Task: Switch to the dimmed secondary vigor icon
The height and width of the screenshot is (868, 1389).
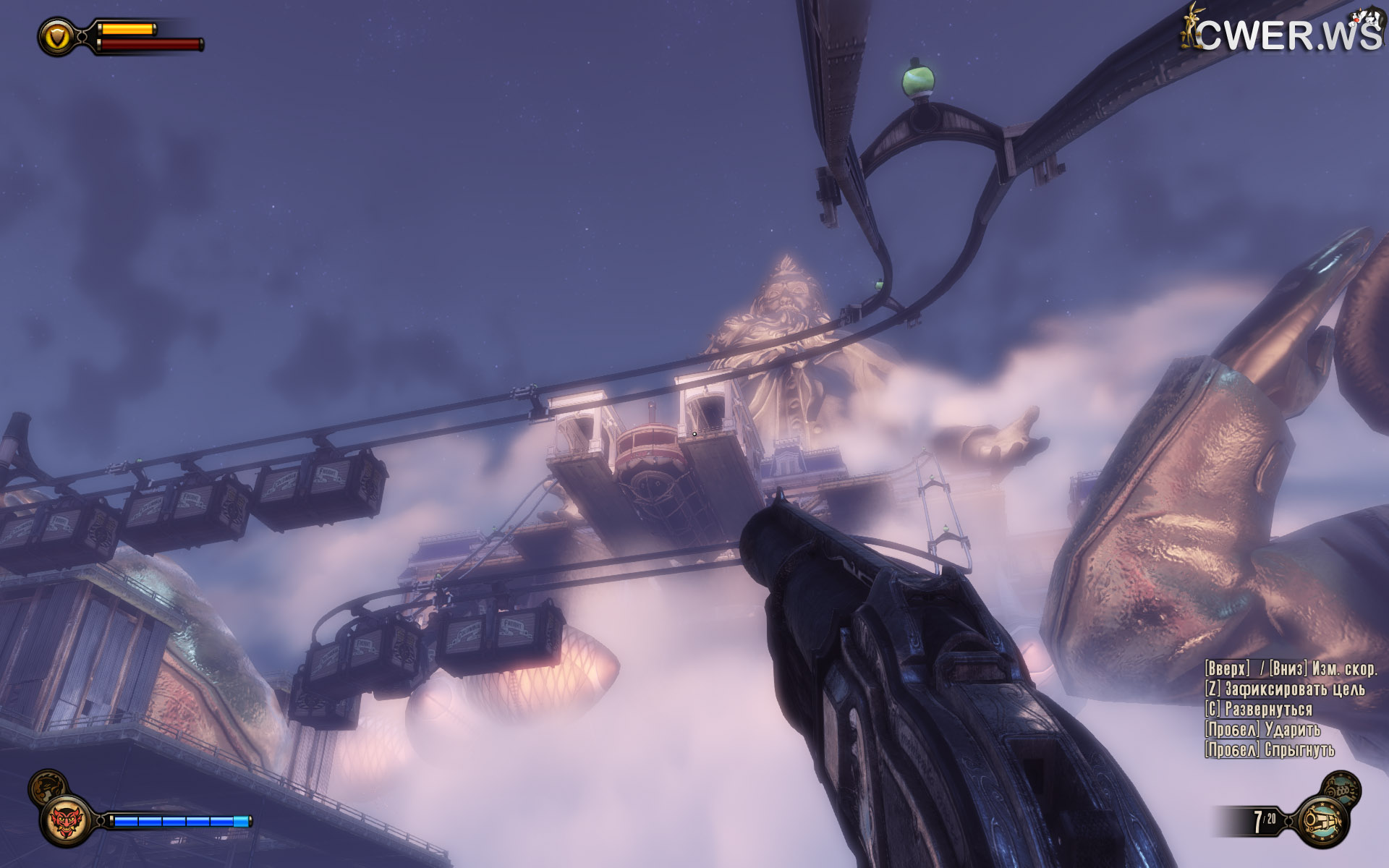Action: click(48, 786)
